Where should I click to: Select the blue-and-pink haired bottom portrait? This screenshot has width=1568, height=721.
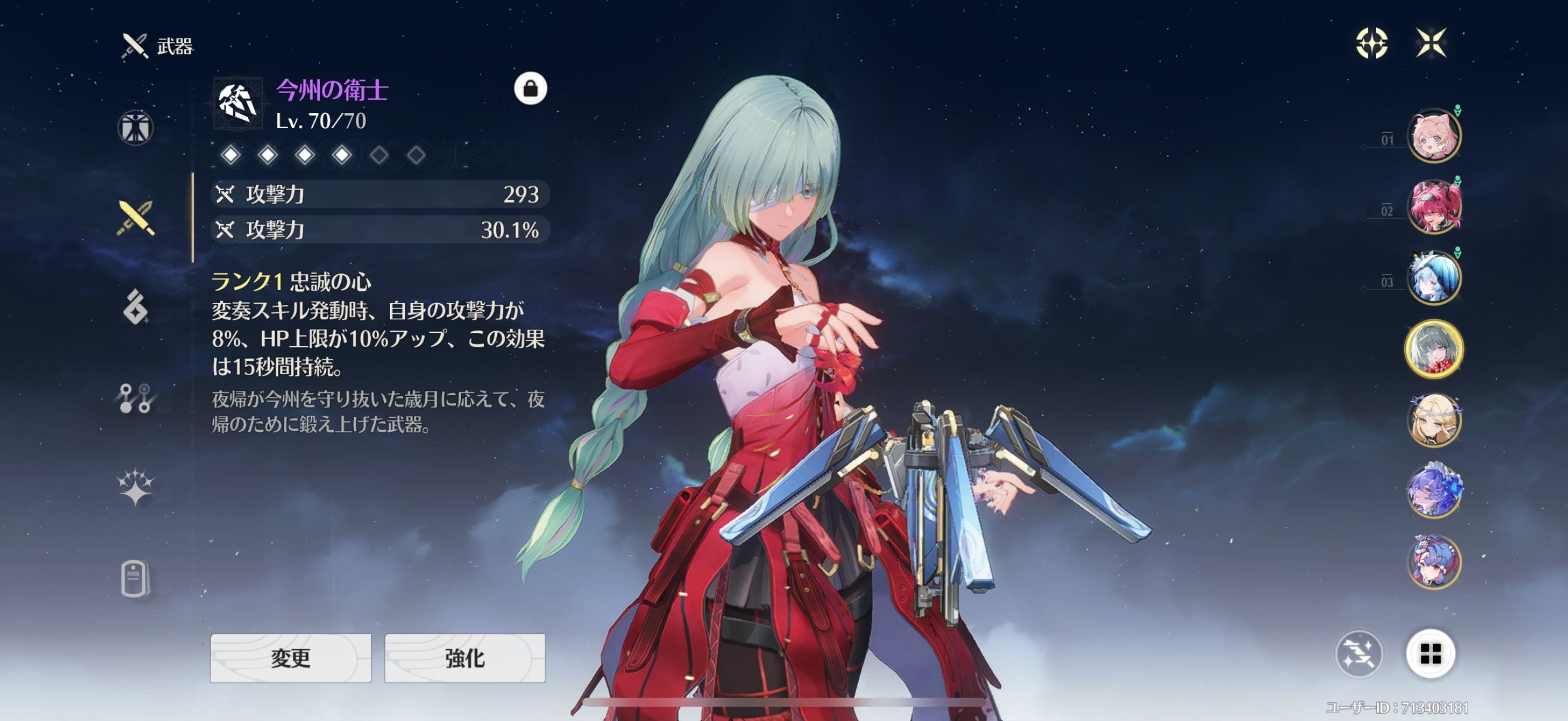(x=1433, y=561)
